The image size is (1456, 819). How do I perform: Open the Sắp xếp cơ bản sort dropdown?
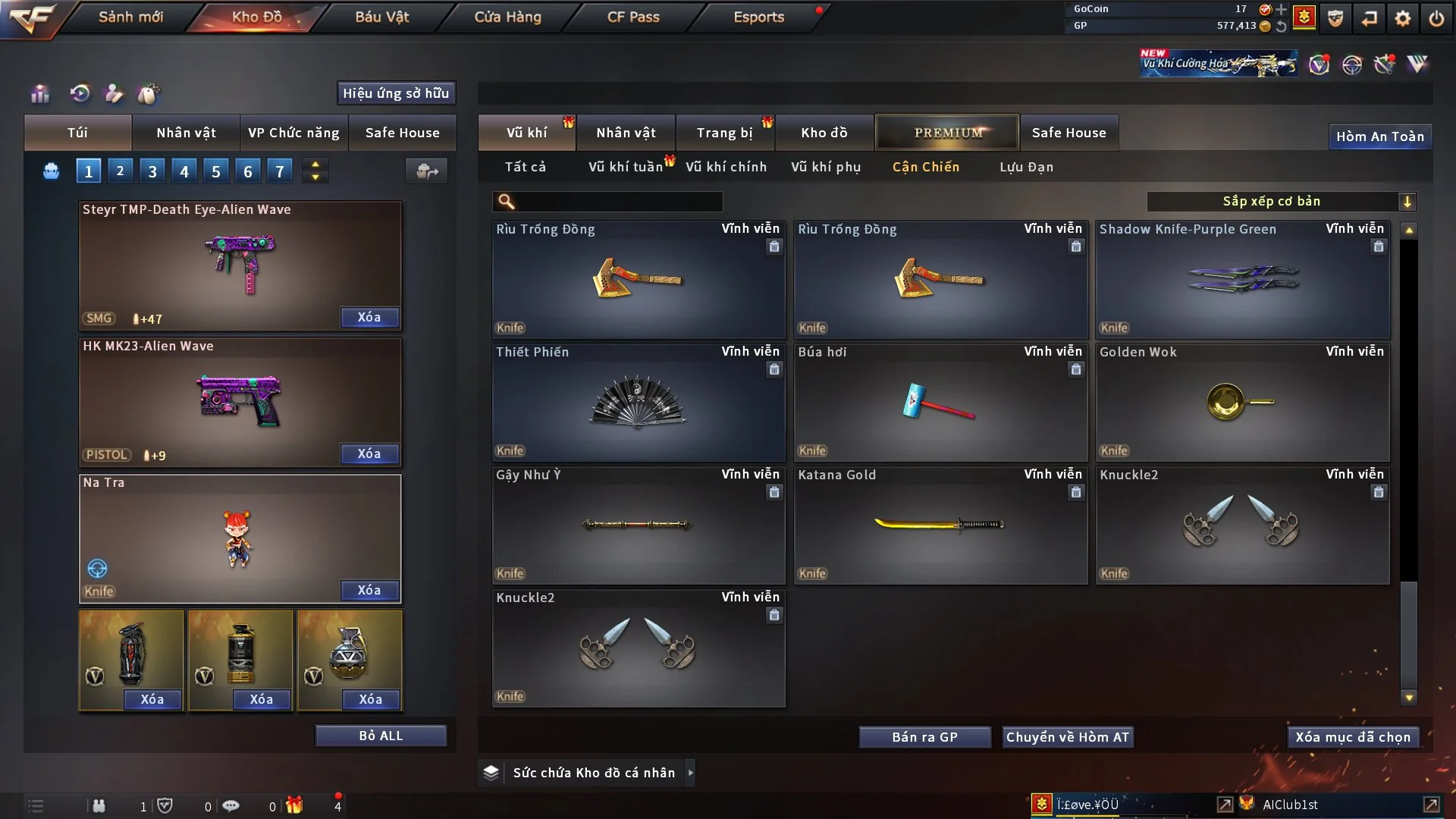pos(1281,201)
